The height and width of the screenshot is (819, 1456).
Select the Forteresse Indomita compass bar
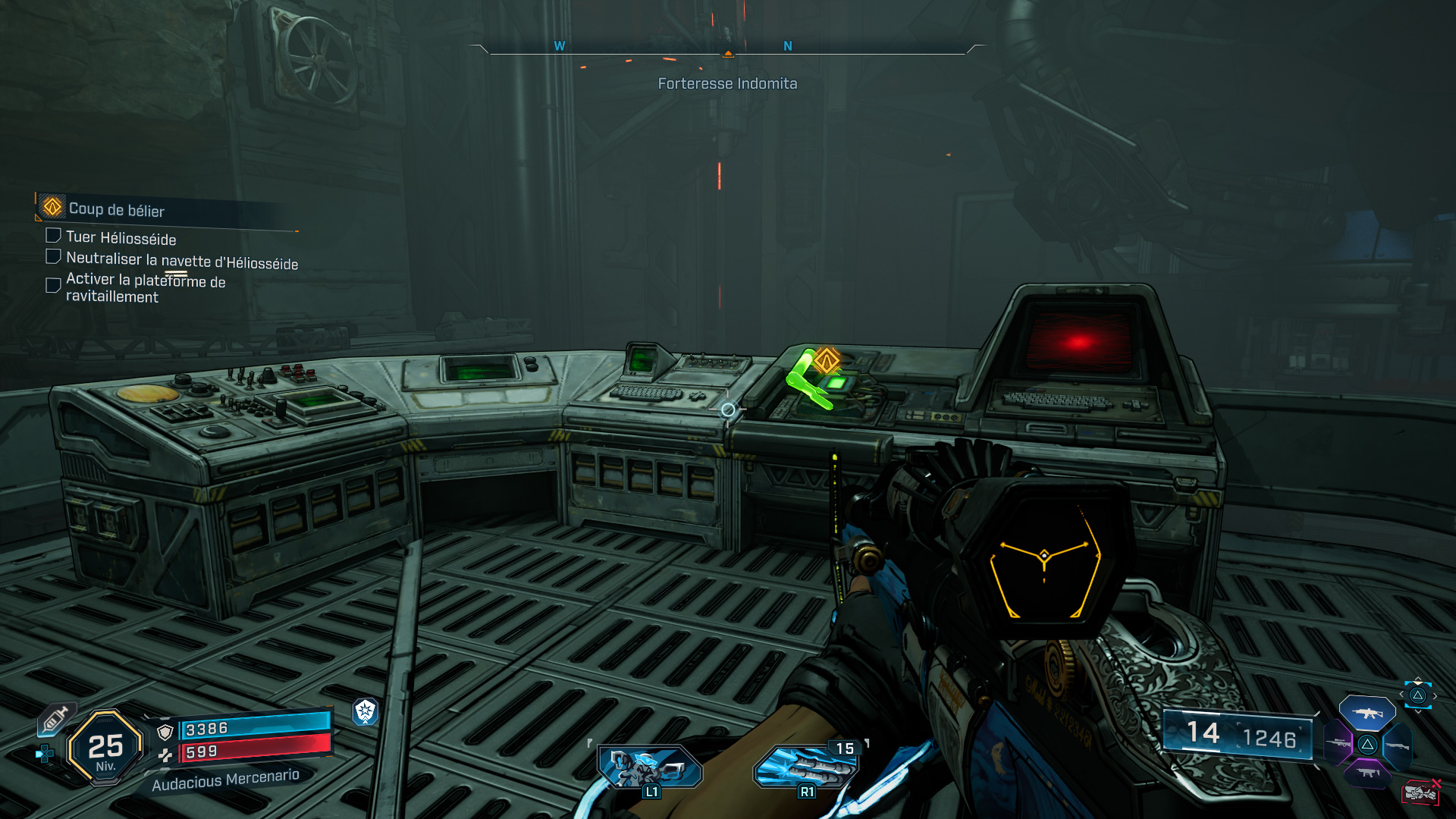point(727,50)
